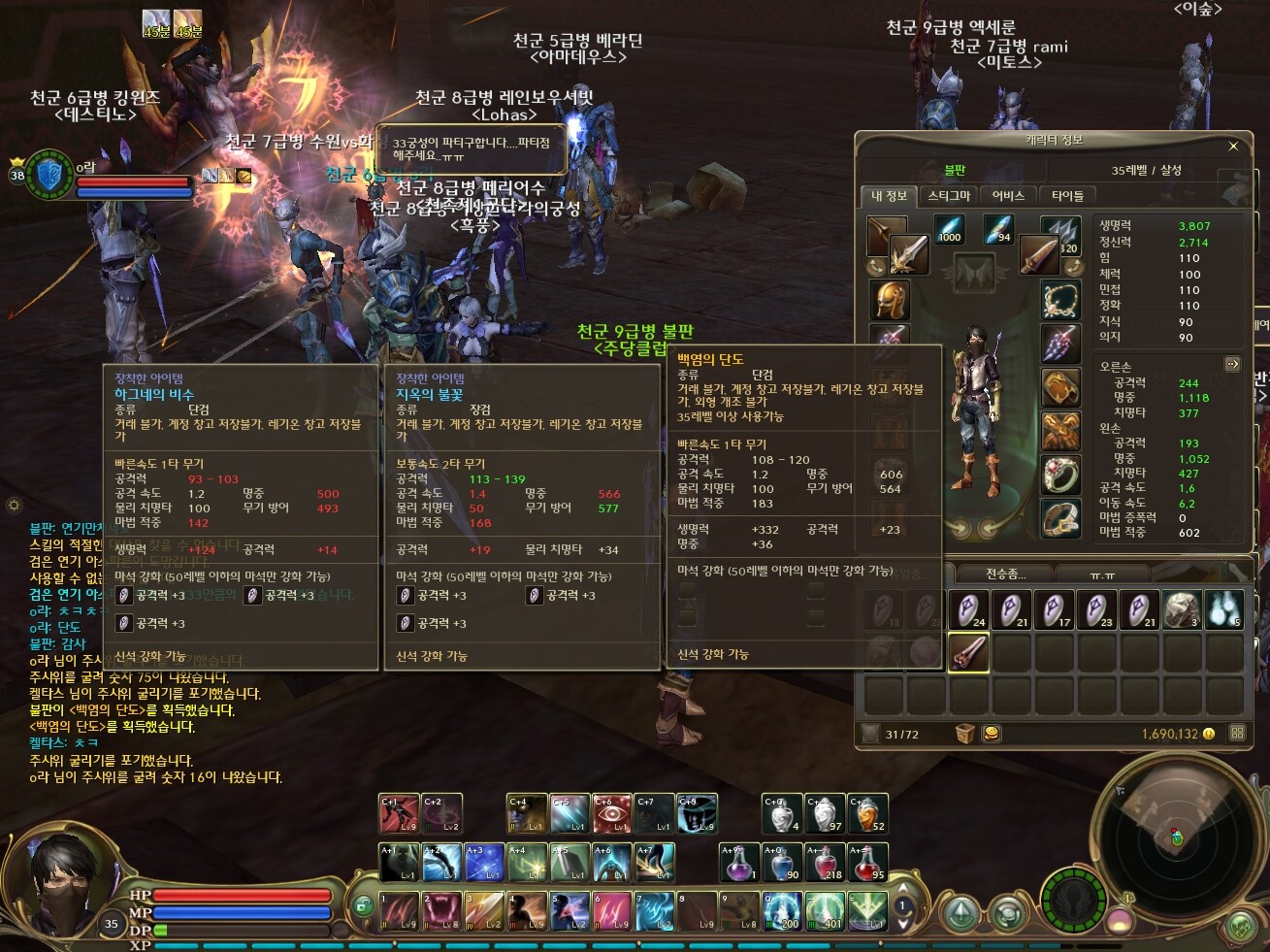
Task: Click the equipped necklace slot
Action: pyautogui.click(x=1060, y=300)
